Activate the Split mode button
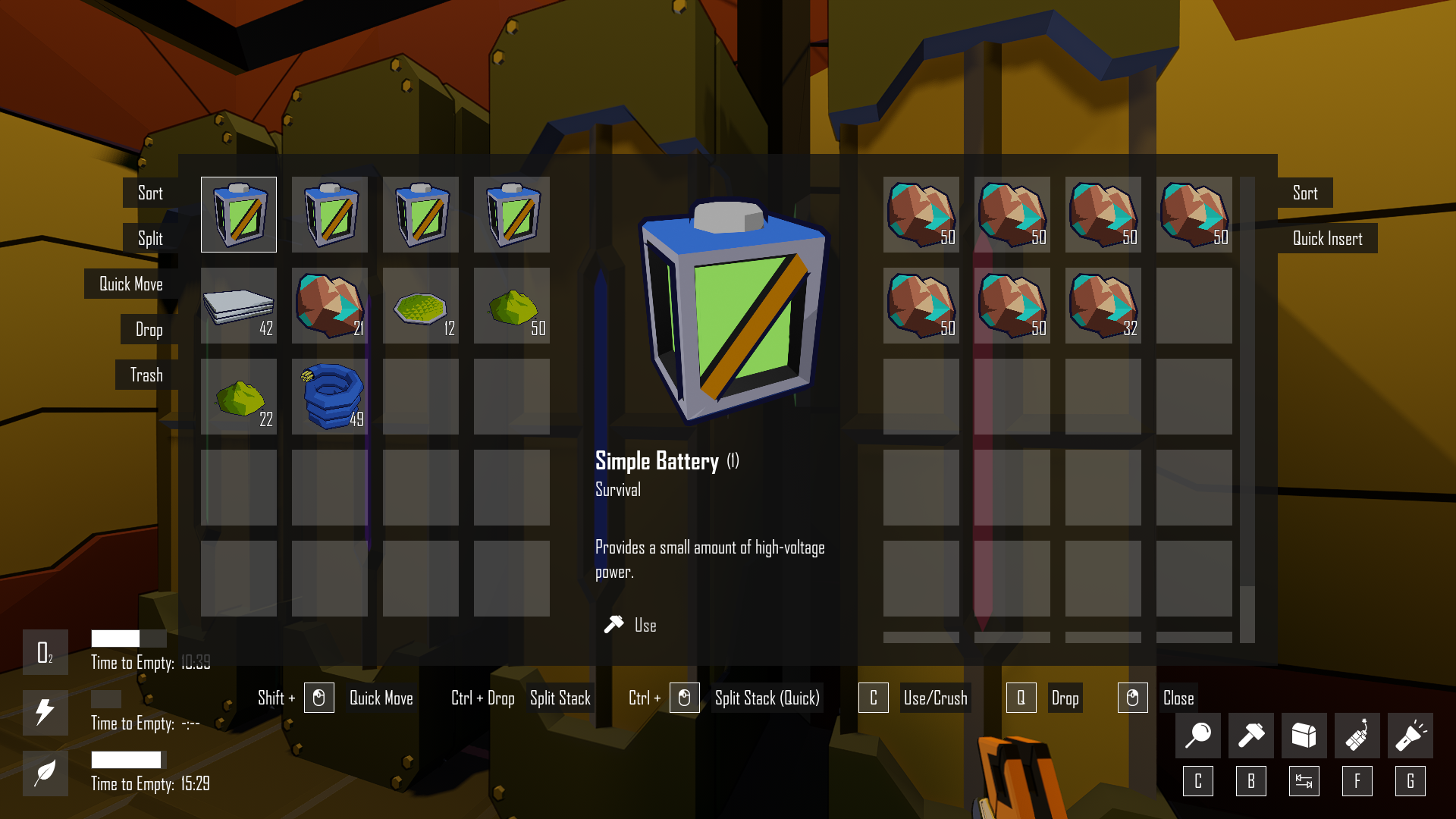Screen dimensions: 1456x819 149,238
